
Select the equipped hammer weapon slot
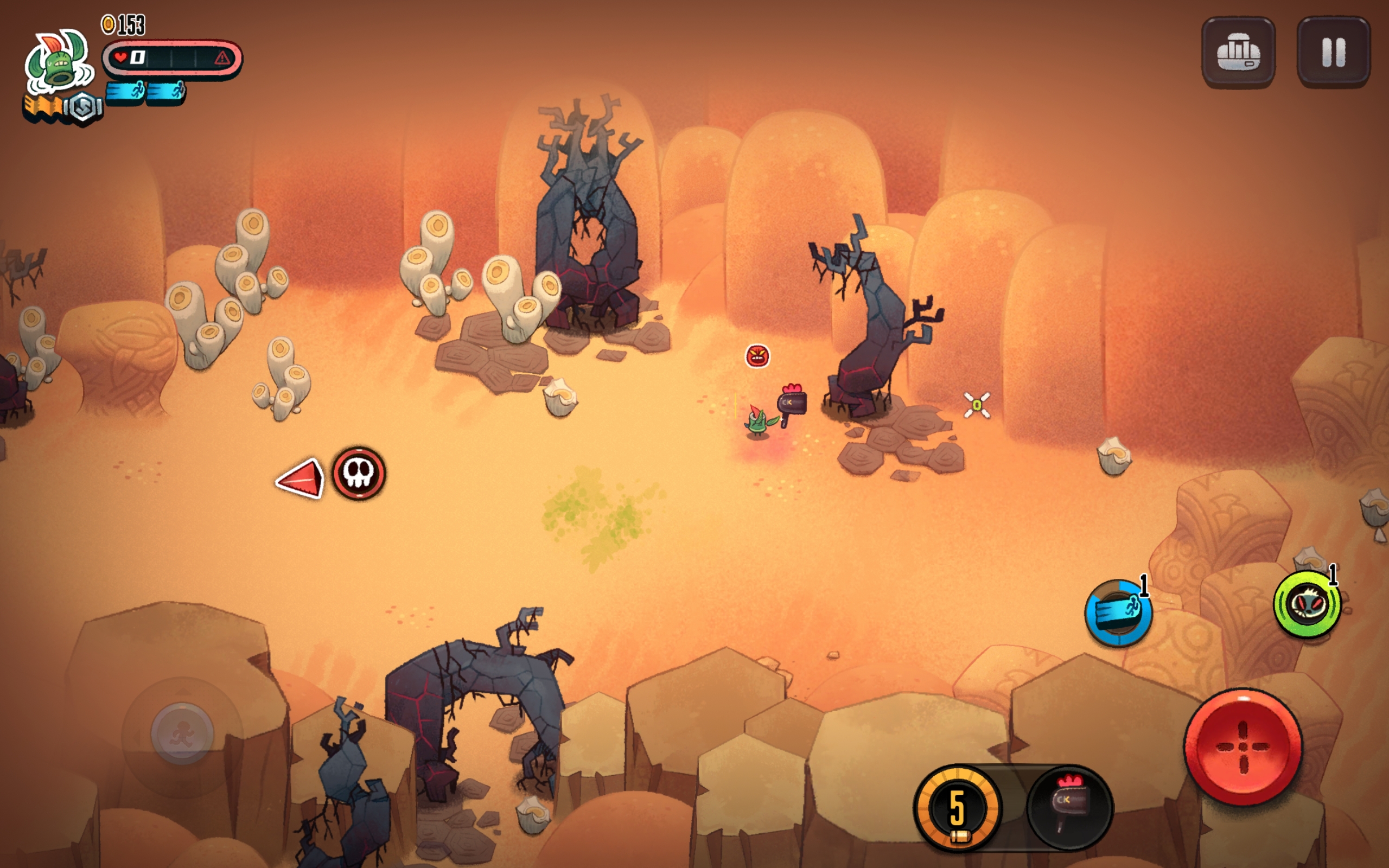(1069, 807)
